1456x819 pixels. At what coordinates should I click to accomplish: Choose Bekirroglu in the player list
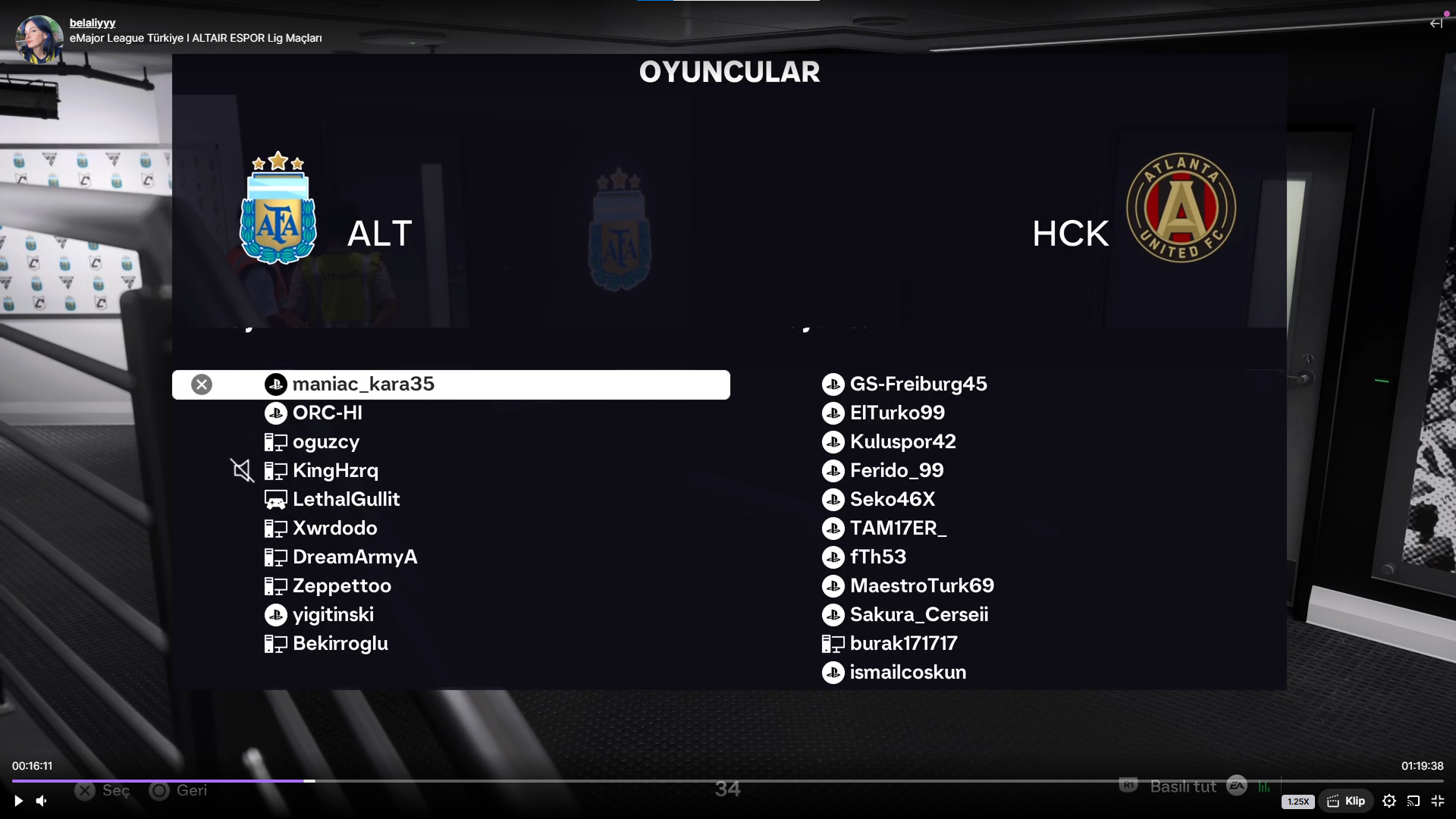[340, 644]
